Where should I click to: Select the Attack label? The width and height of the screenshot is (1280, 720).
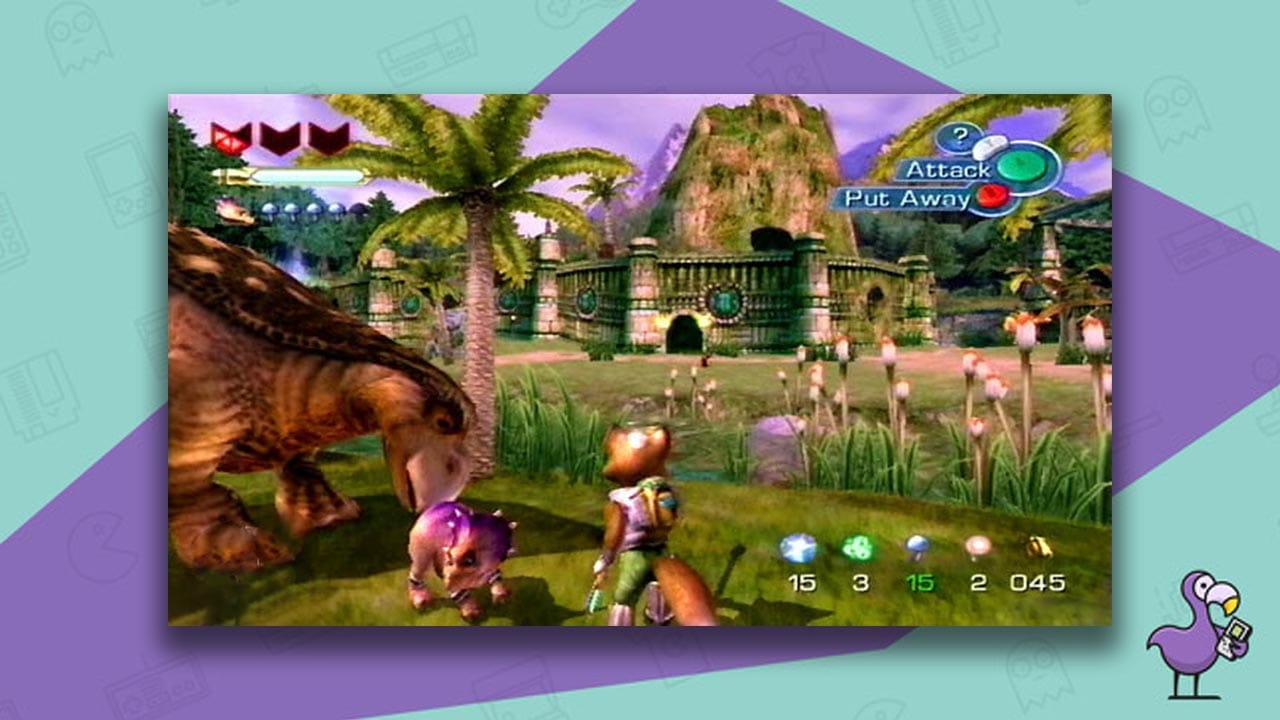point(950,169)
